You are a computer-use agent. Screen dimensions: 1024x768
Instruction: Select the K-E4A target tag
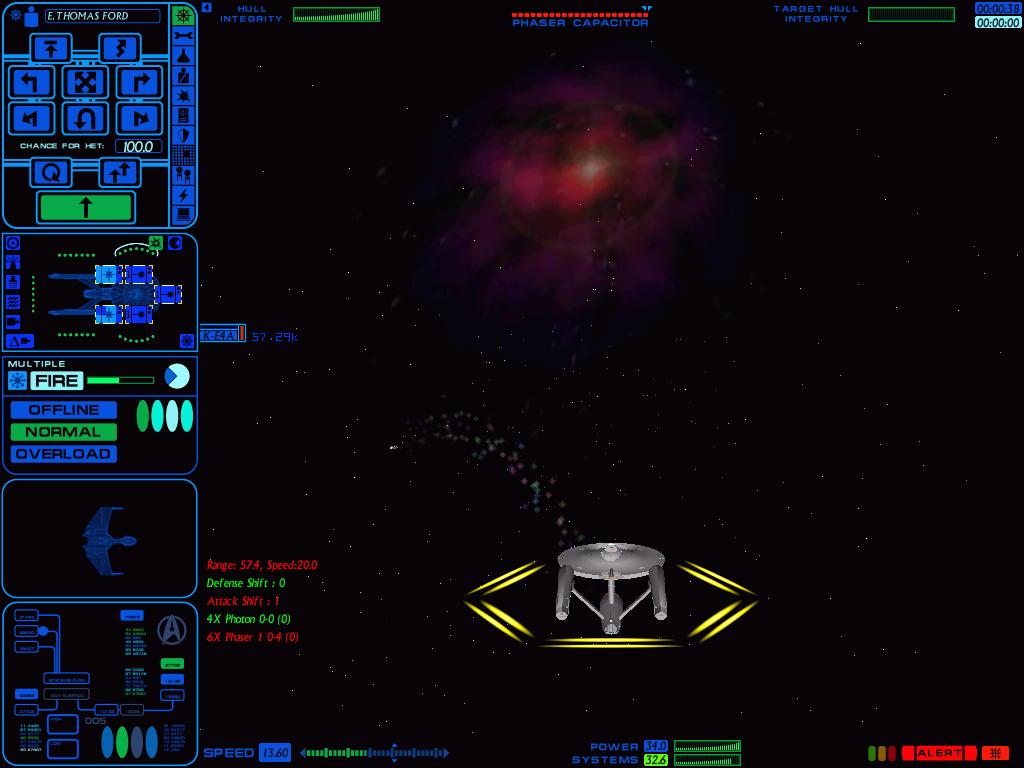[220, 336]
